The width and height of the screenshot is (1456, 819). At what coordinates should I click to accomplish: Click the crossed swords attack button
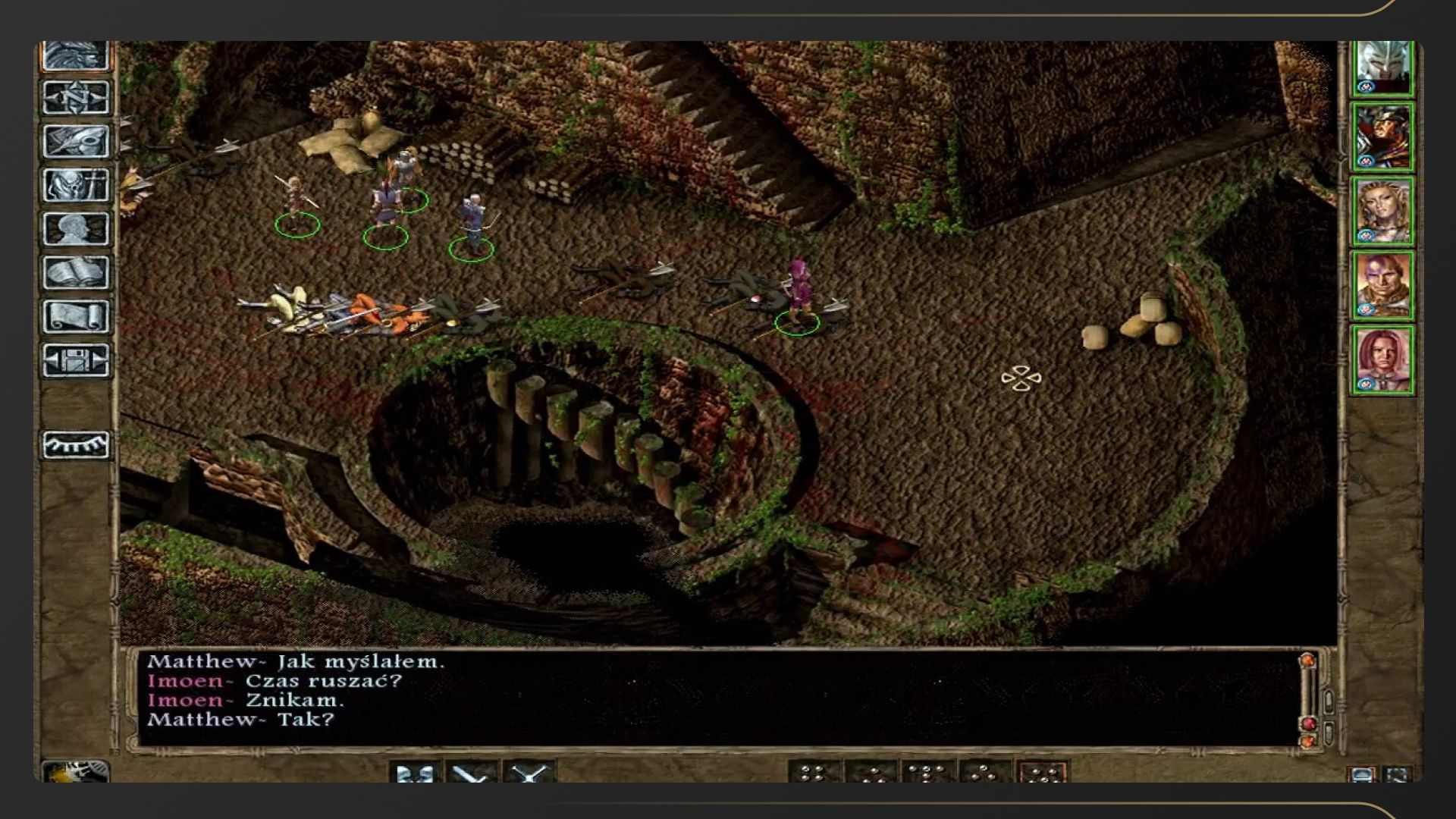tap(529, 772)
